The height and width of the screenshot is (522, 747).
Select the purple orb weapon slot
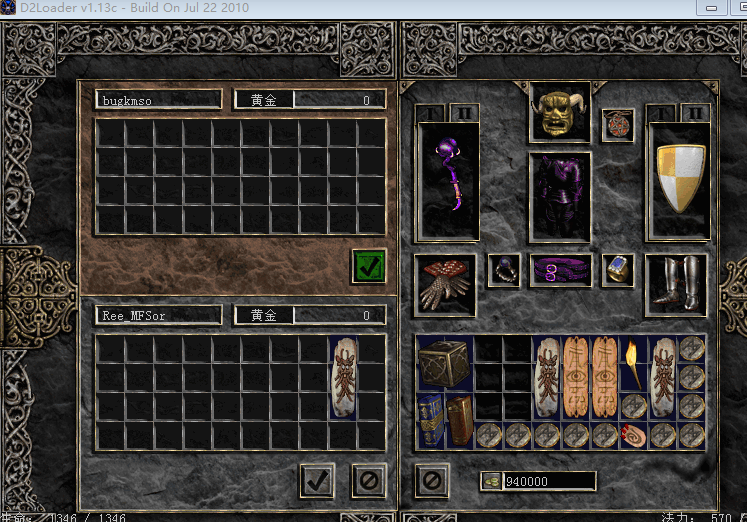447,180
